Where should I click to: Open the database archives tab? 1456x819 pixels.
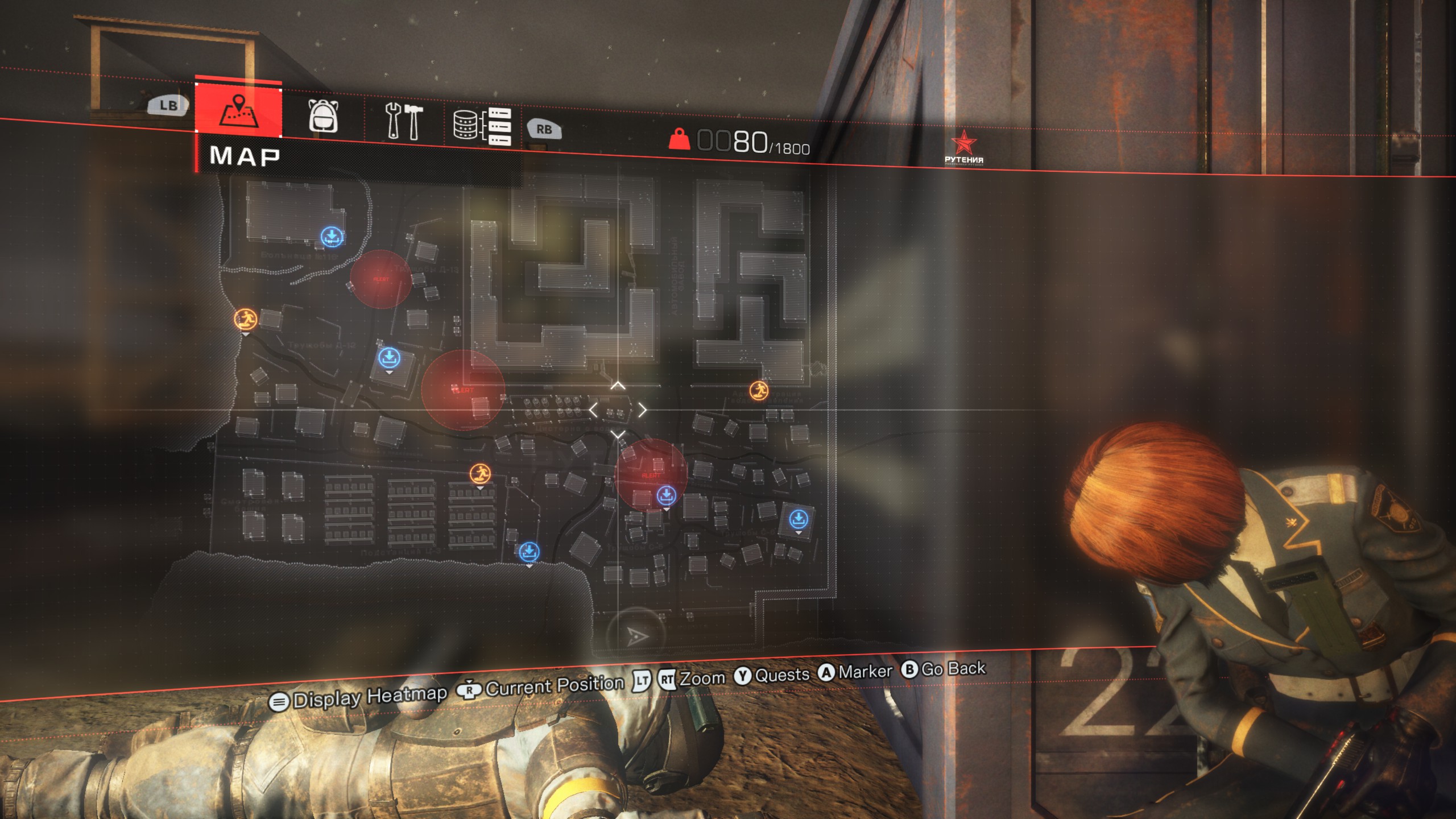(x=482, y=125)
